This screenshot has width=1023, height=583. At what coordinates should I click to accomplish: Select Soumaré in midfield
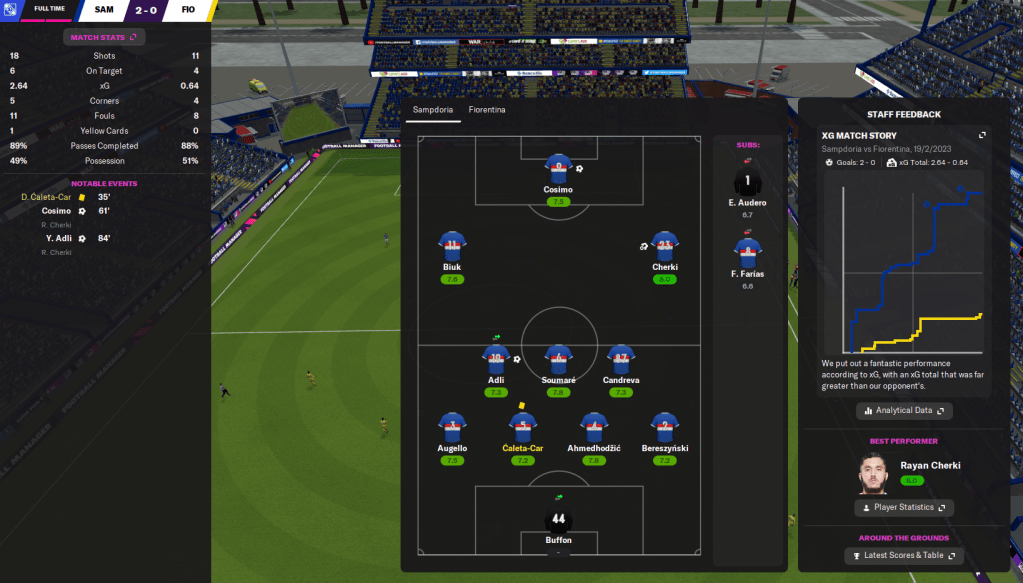tap(558, 359)
